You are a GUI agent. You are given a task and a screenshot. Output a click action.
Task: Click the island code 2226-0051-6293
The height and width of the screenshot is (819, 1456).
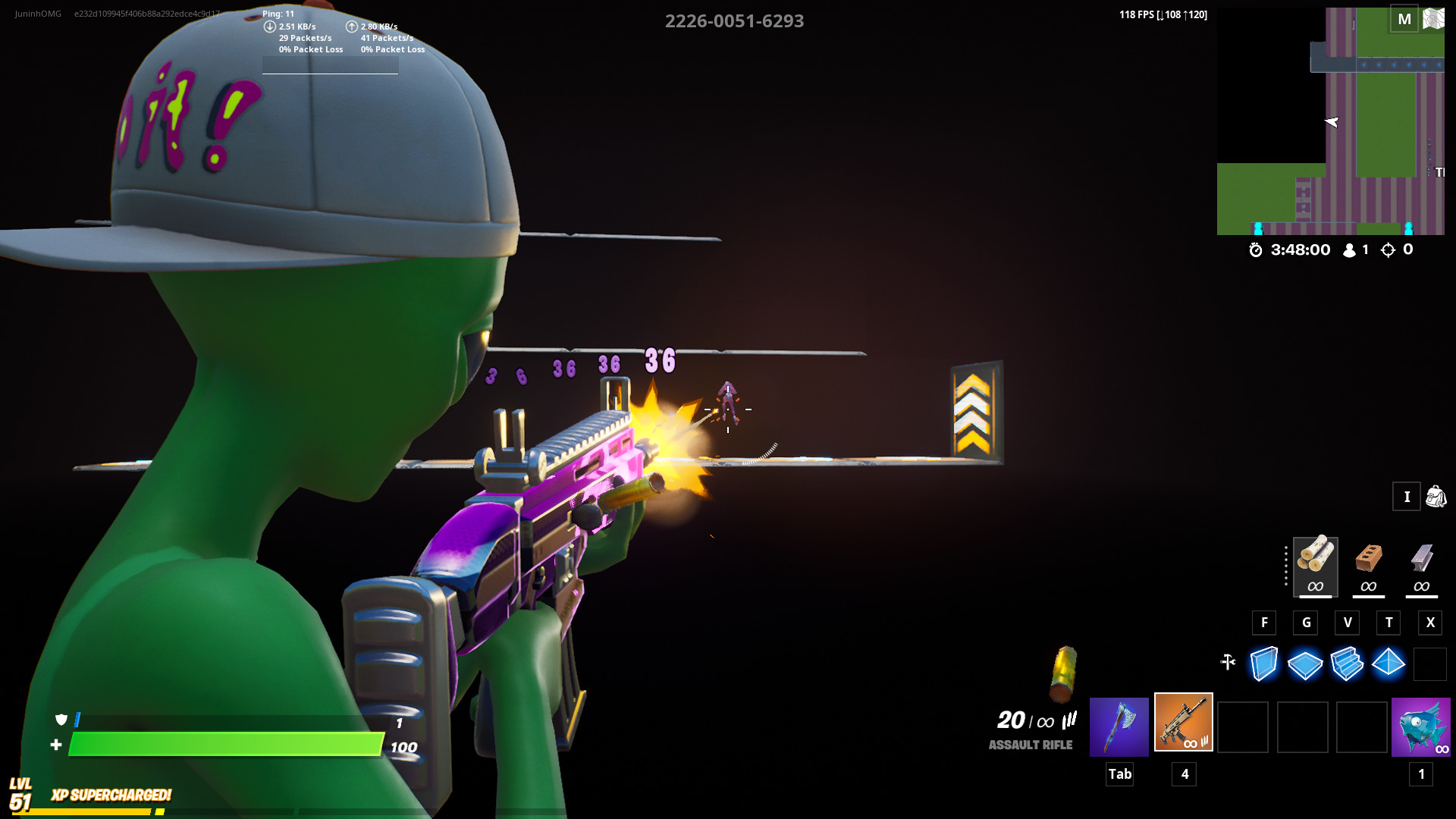click(734, 21)
